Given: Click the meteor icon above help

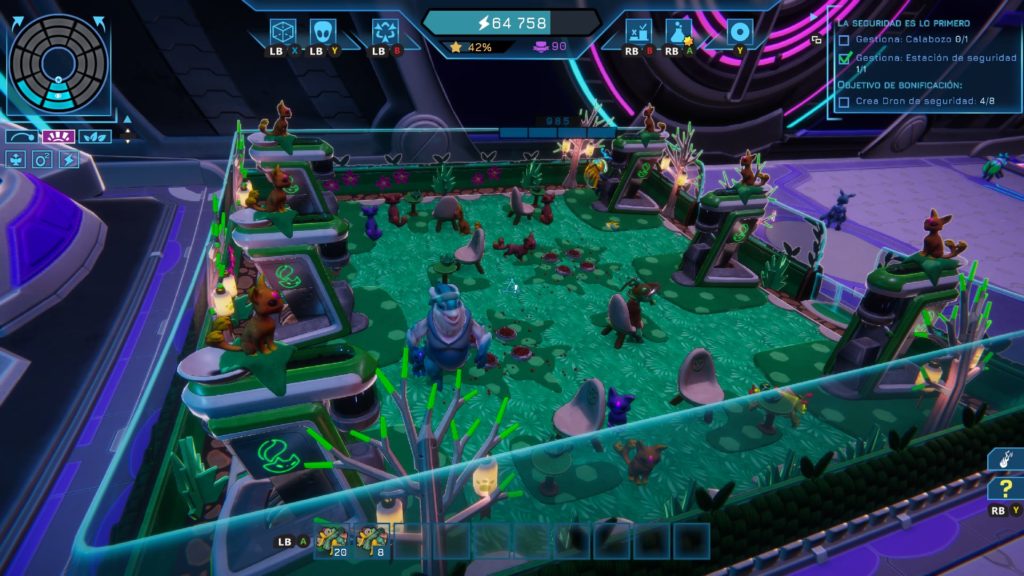Looking at the screenshot, I should pos(1003,459).
